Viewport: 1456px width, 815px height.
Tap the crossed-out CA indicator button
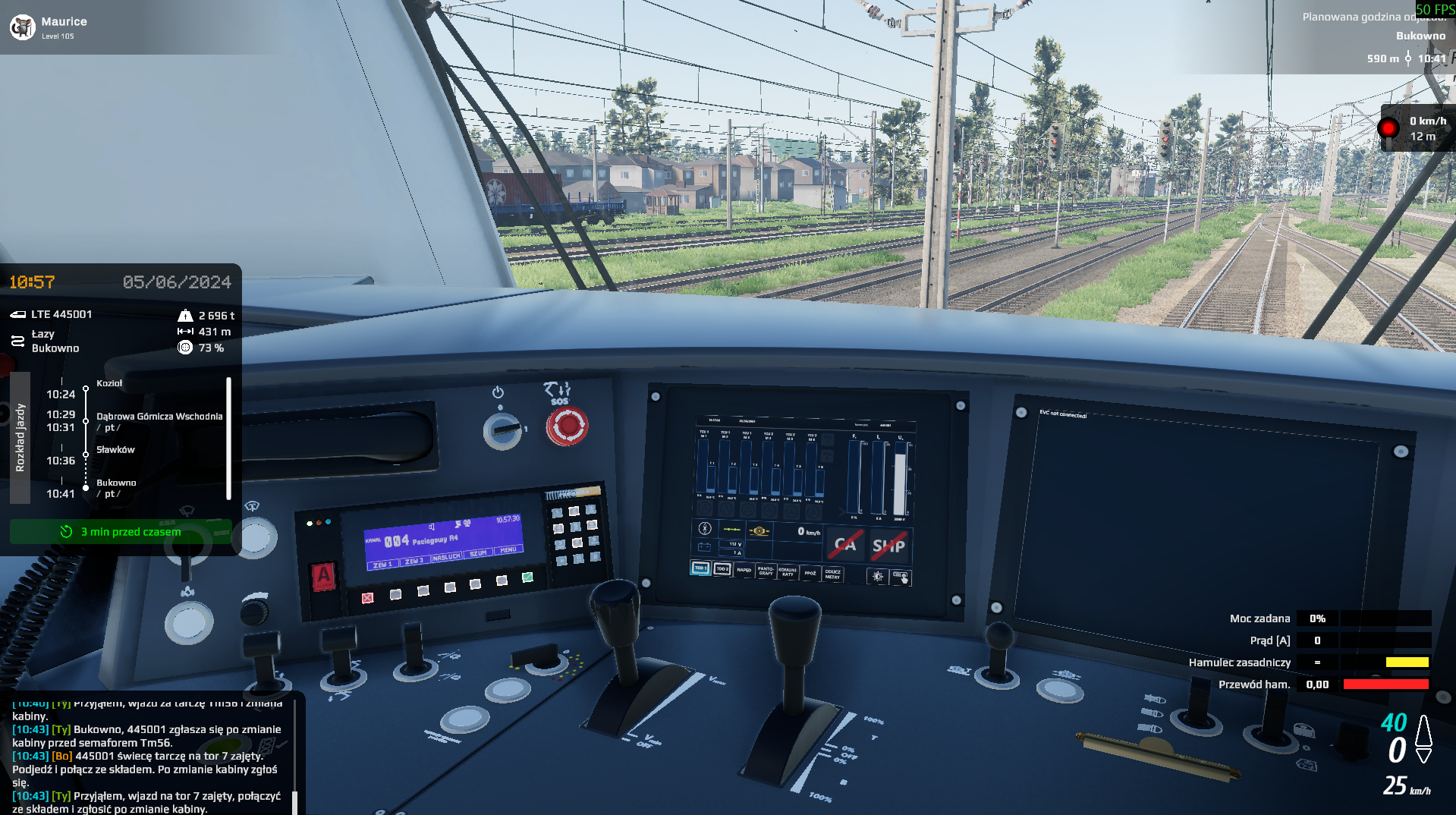pyautogui.click(x=845, y=544)
